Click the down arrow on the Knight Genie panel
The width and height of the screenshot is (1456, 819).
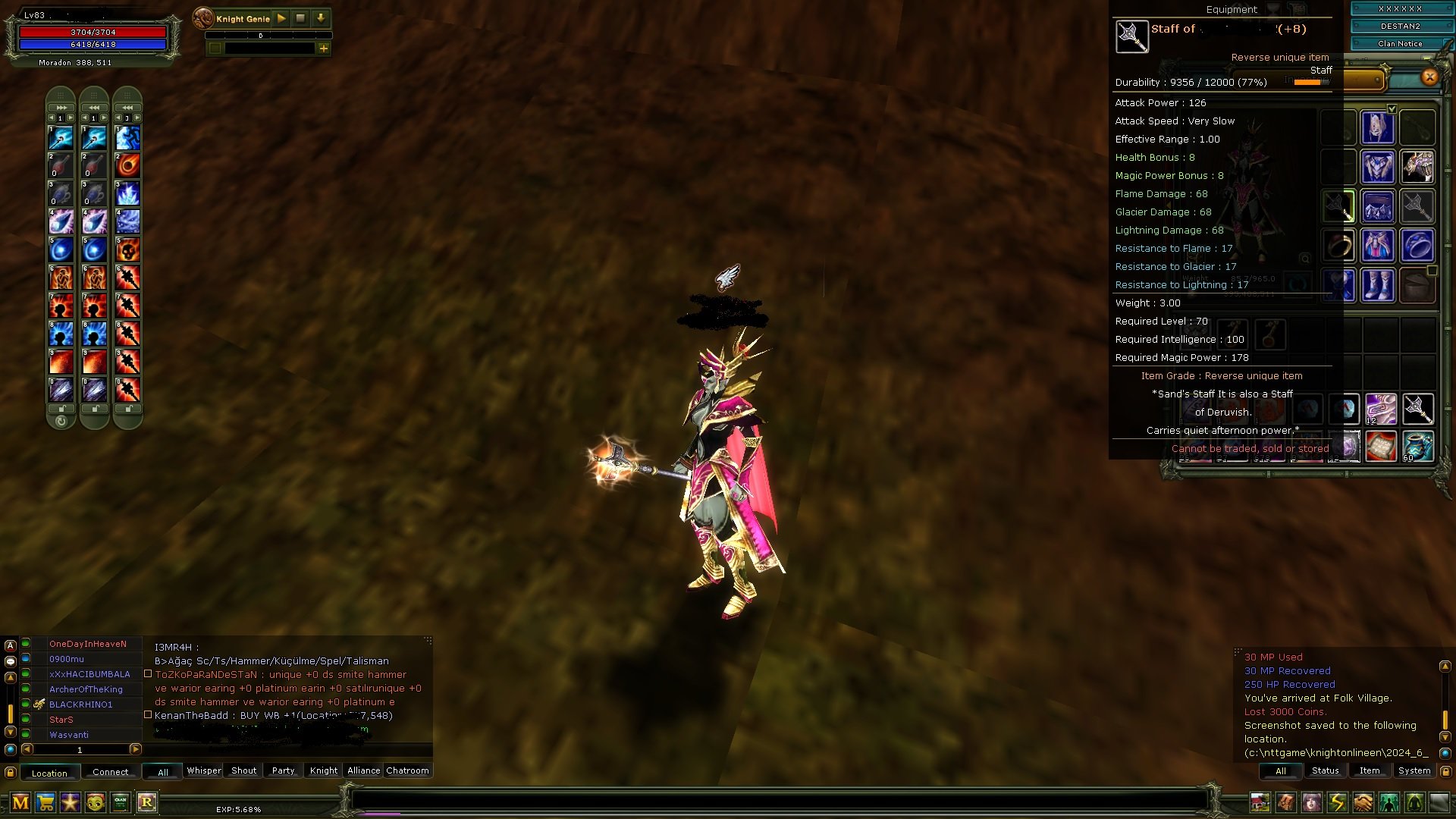click(x=322, y=18)
